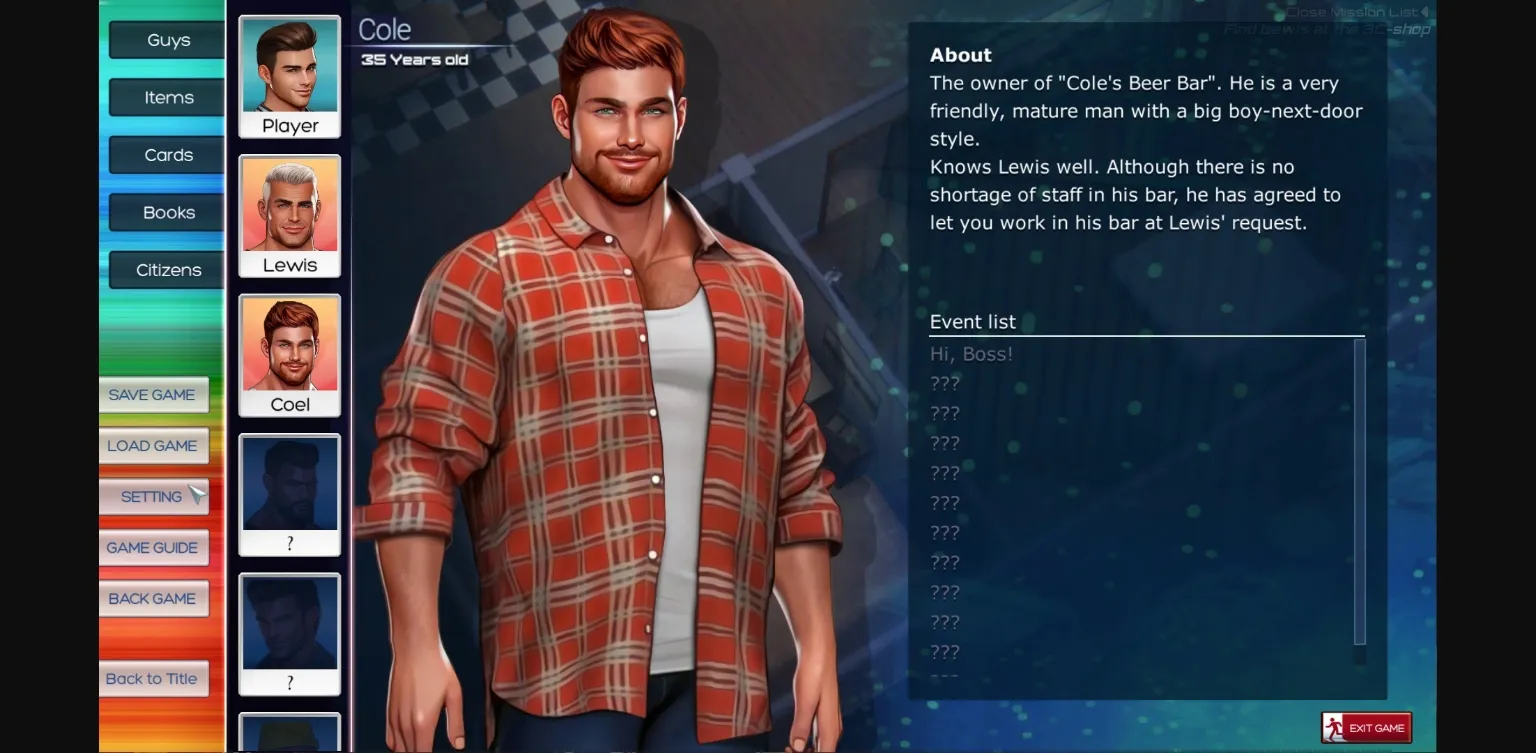The width and height of the screenshot is (1536, 753).
Task: Go Back to Title screen
Action: pos(153,678)
